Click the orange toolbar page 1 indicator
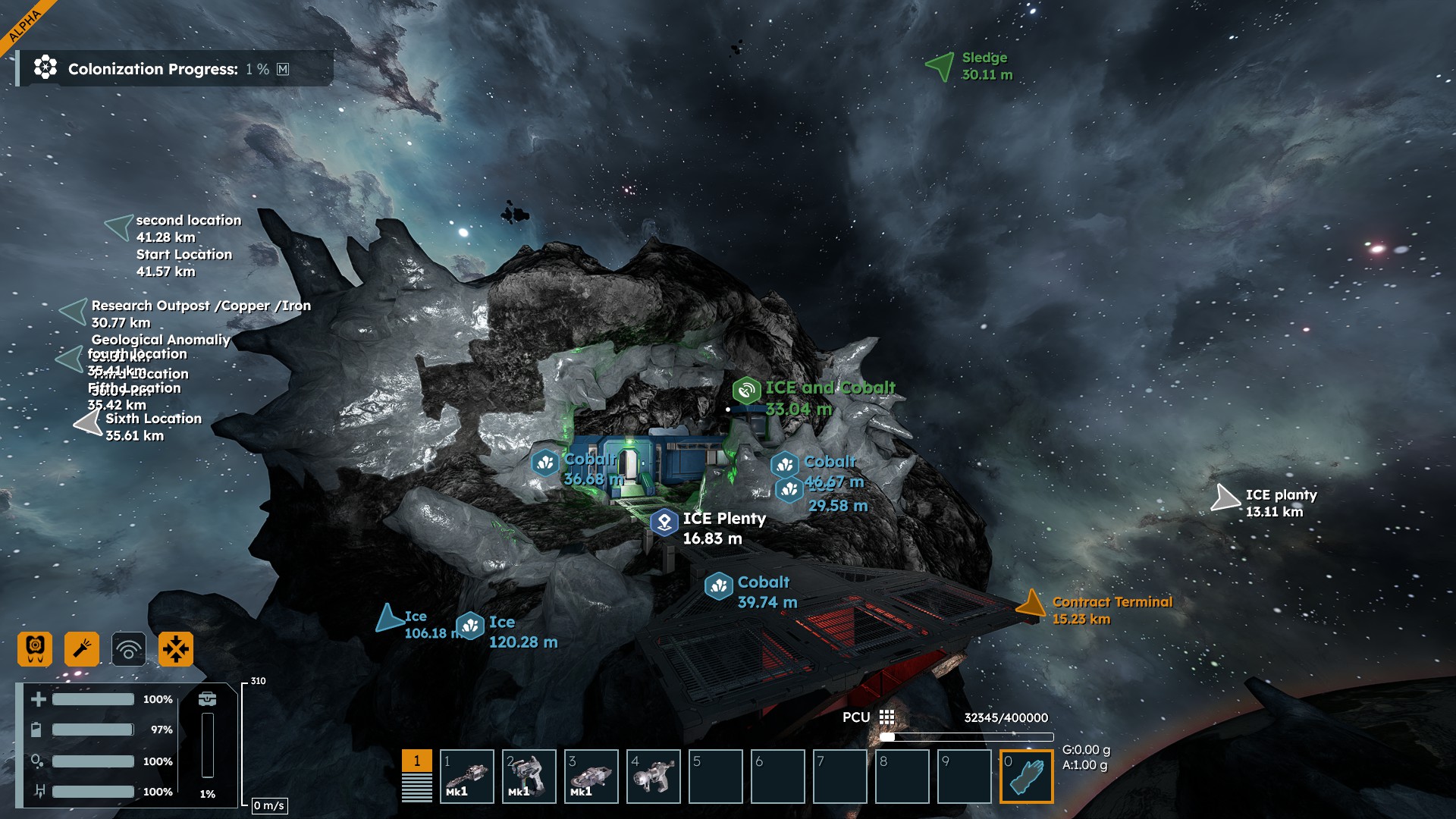This screenshot has height=819, width=1456. click(x=416, y=761)
